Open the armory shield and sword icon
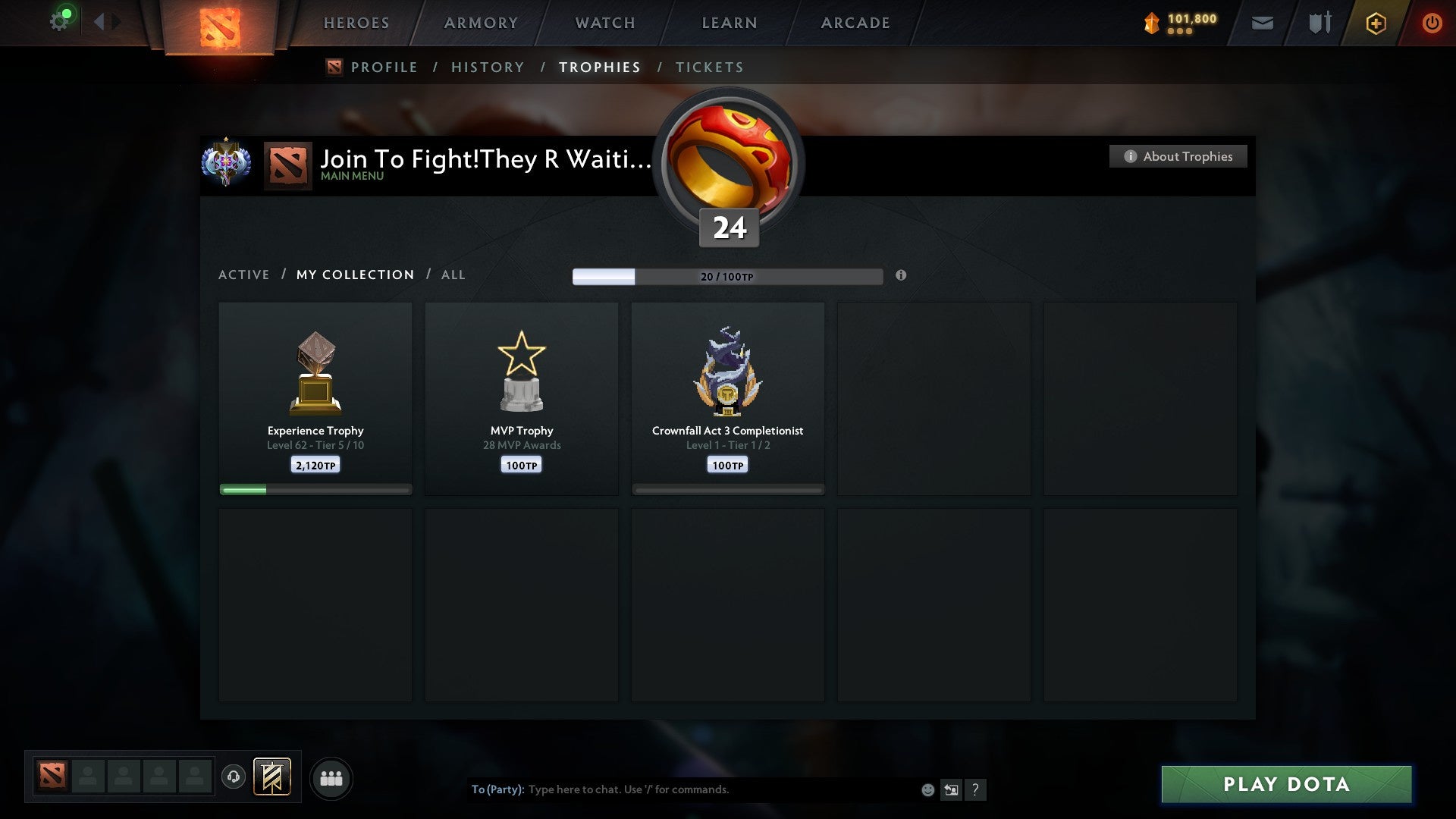Viewport: 1456px width, 819px height. point(1318,23)
